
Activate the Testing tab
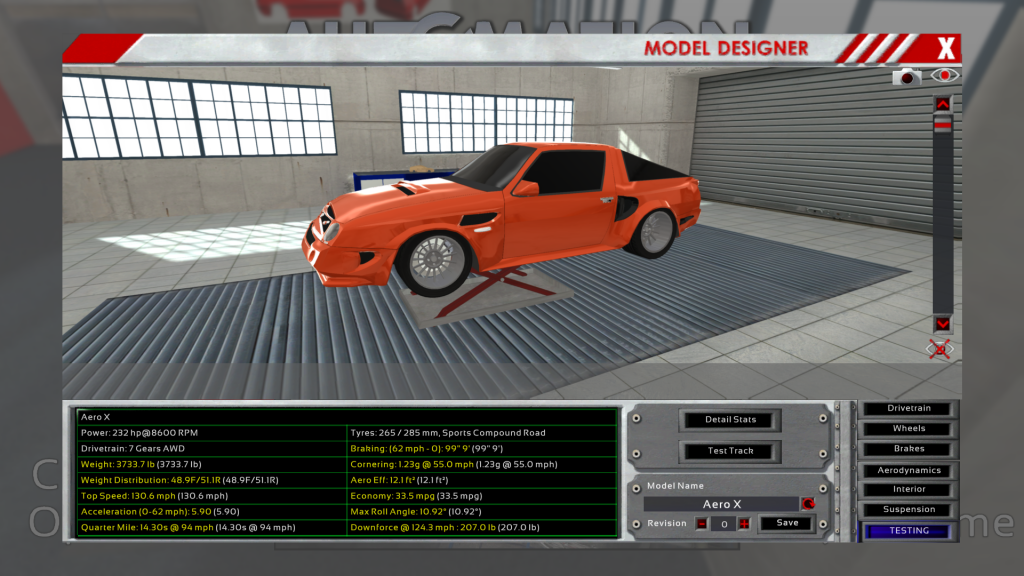(909, 531)
